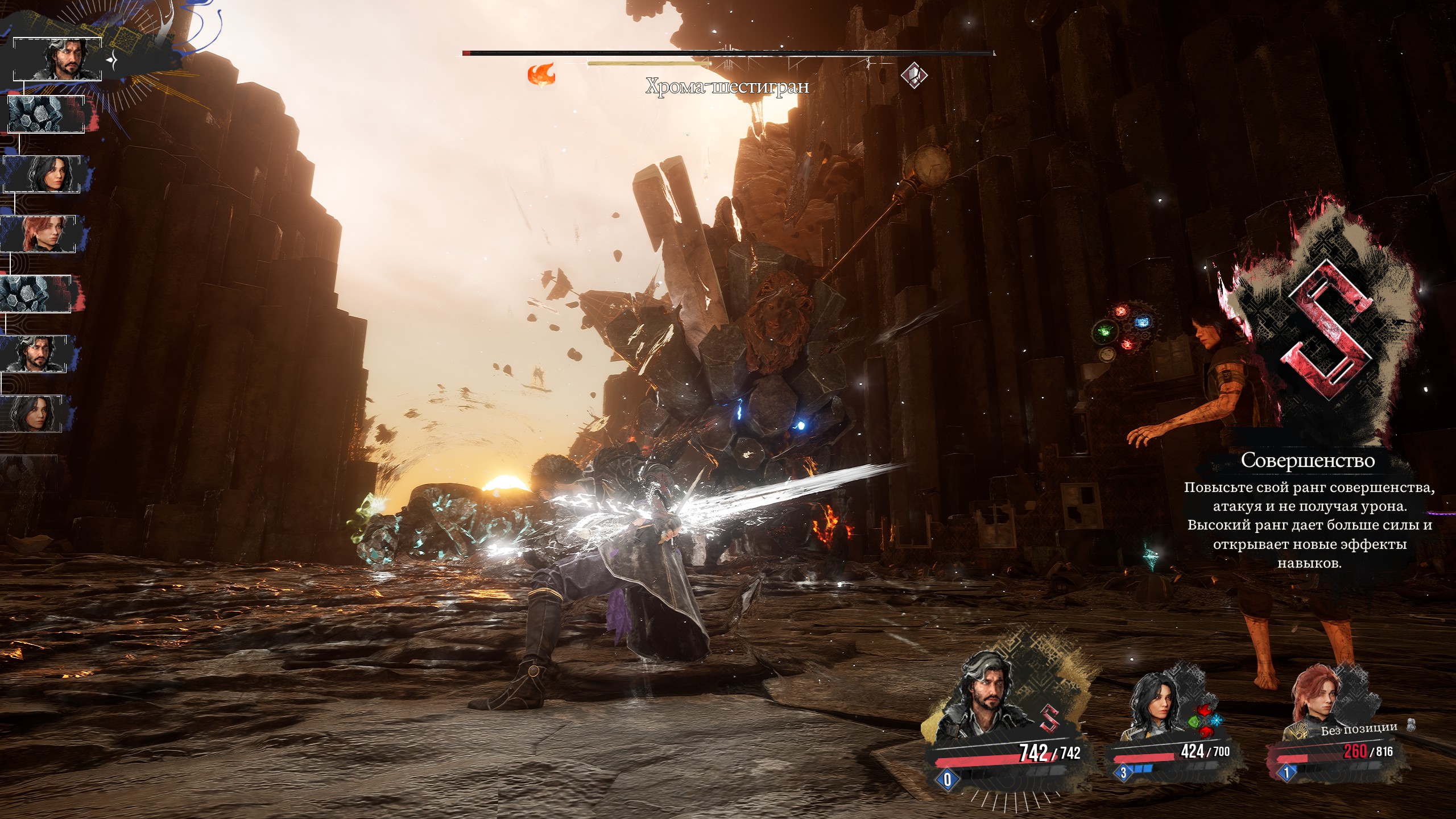Select Verso's active-turn portrait atop the turn order
The height and width of the screenshot is (819, 1456).
click(x=57, y=59)
